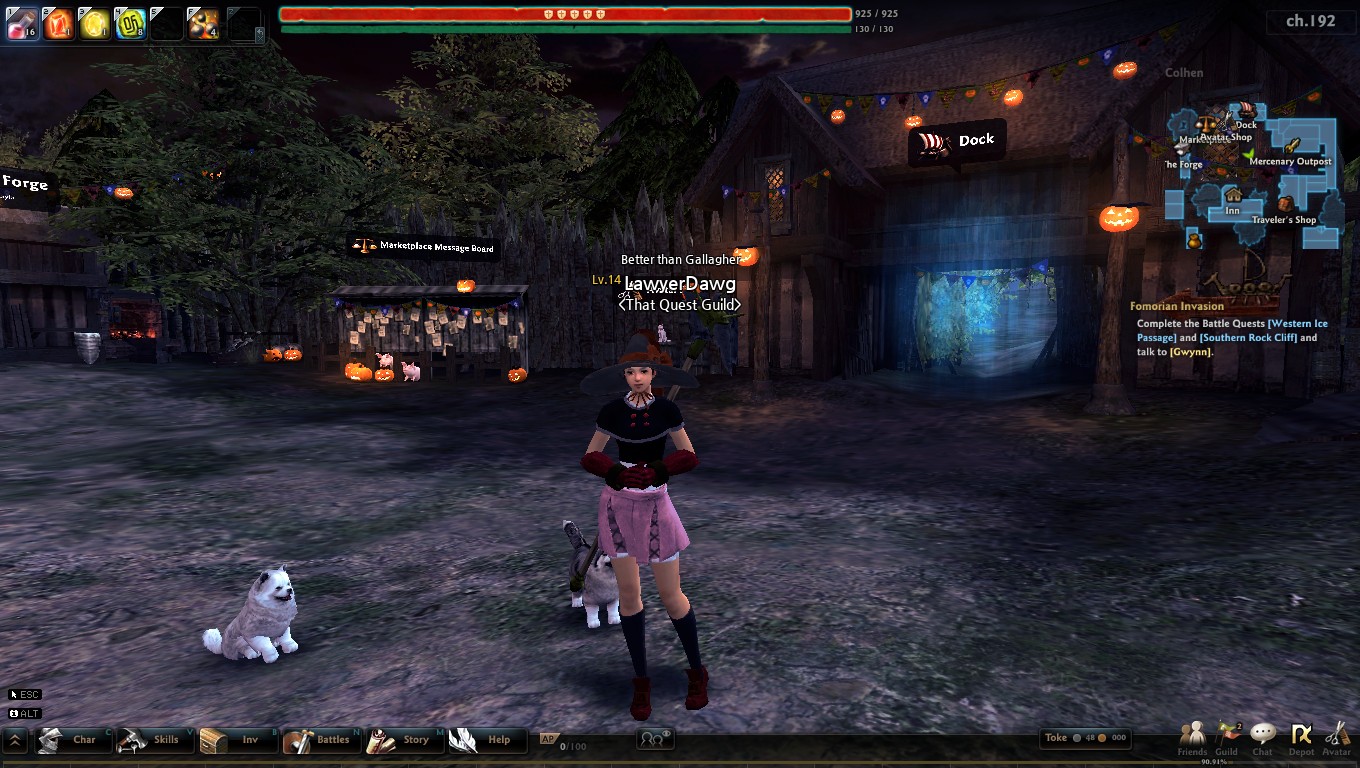Viewport: 1360px width, 768px height.
Task: Toggle the player visibility eye icon
Action: pos(655,739)
